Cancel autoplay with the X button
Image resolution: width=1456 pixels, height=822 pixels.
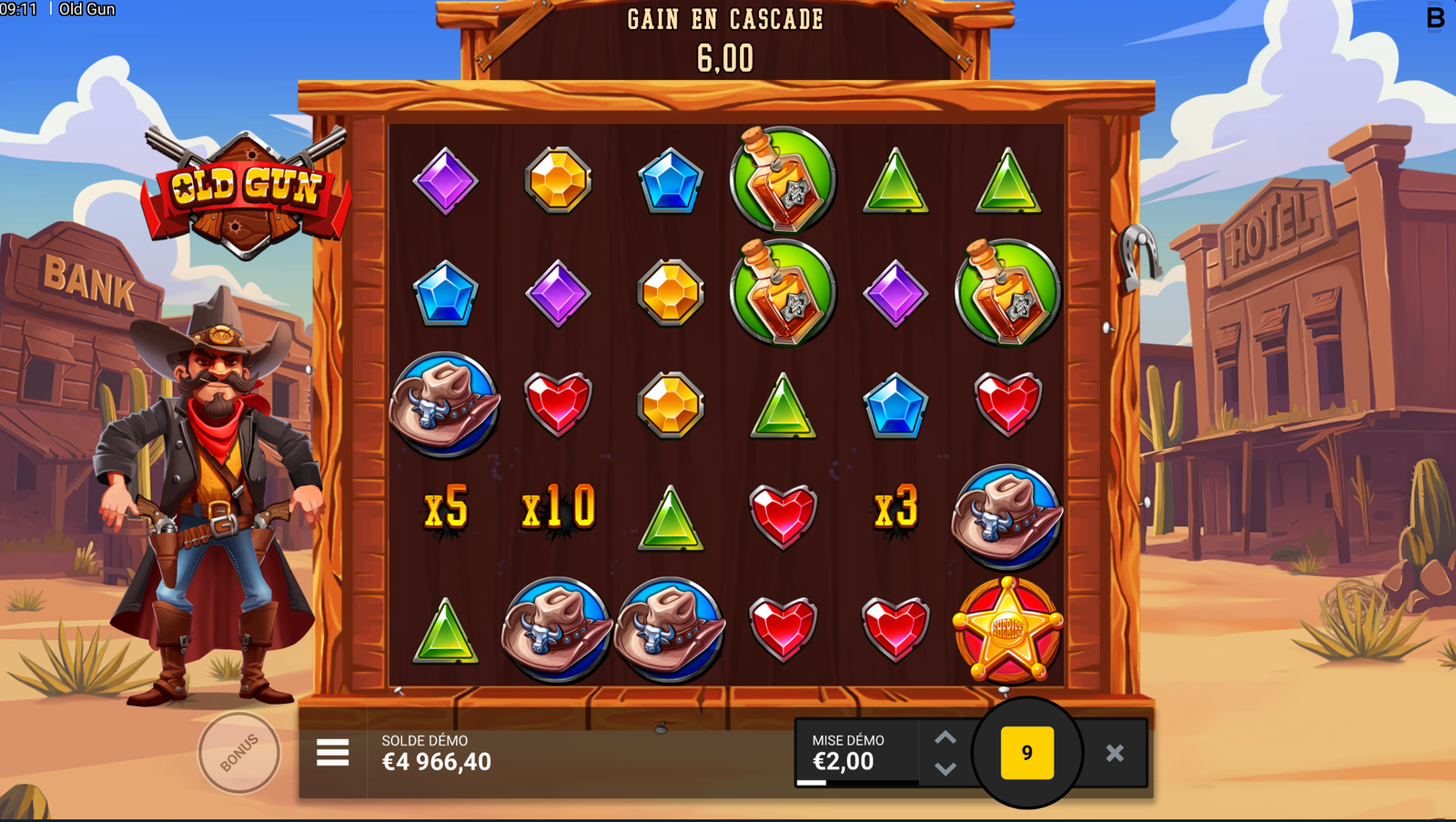click(1115, 753)
